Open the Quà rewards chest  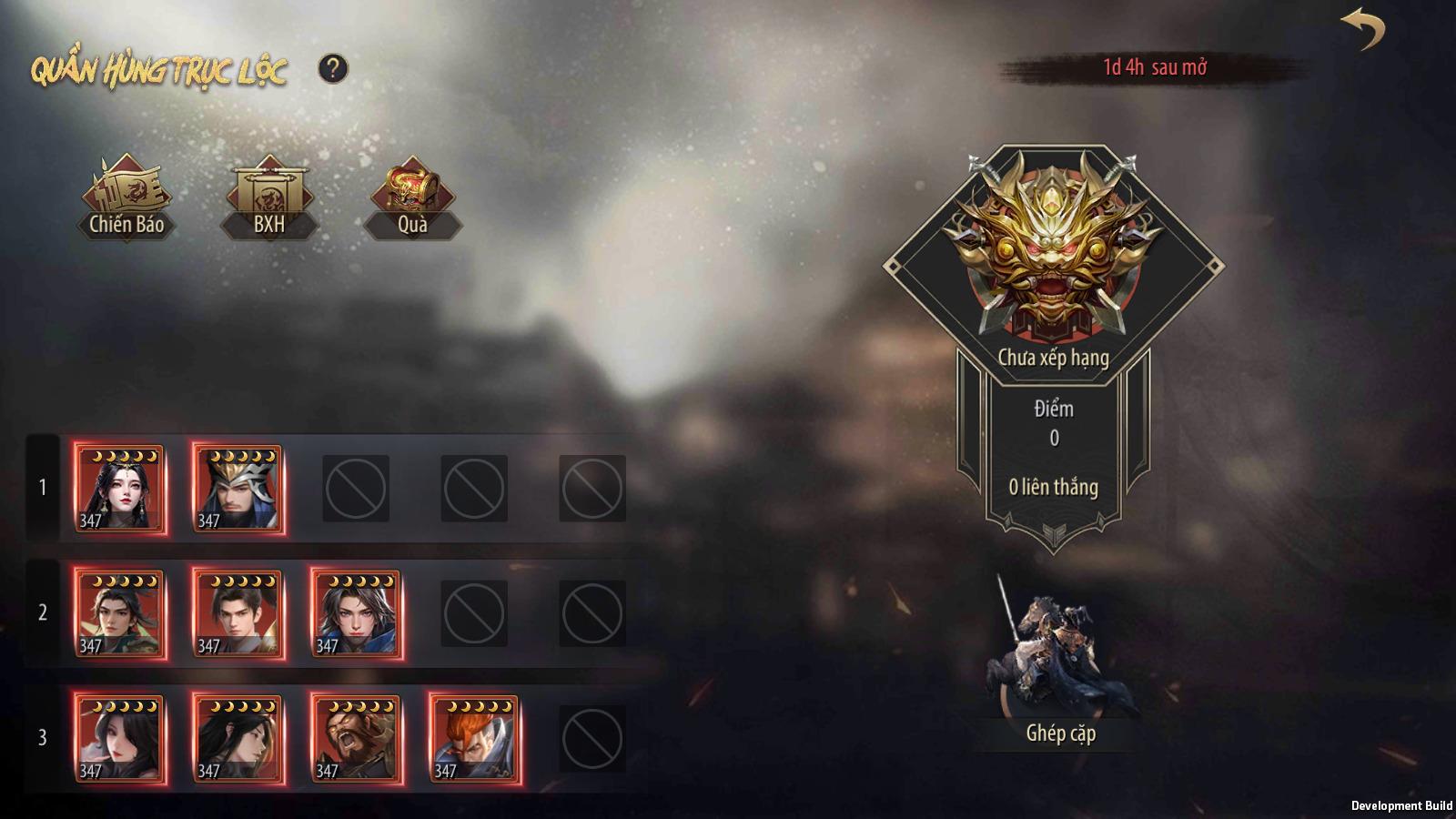point(412,198)
